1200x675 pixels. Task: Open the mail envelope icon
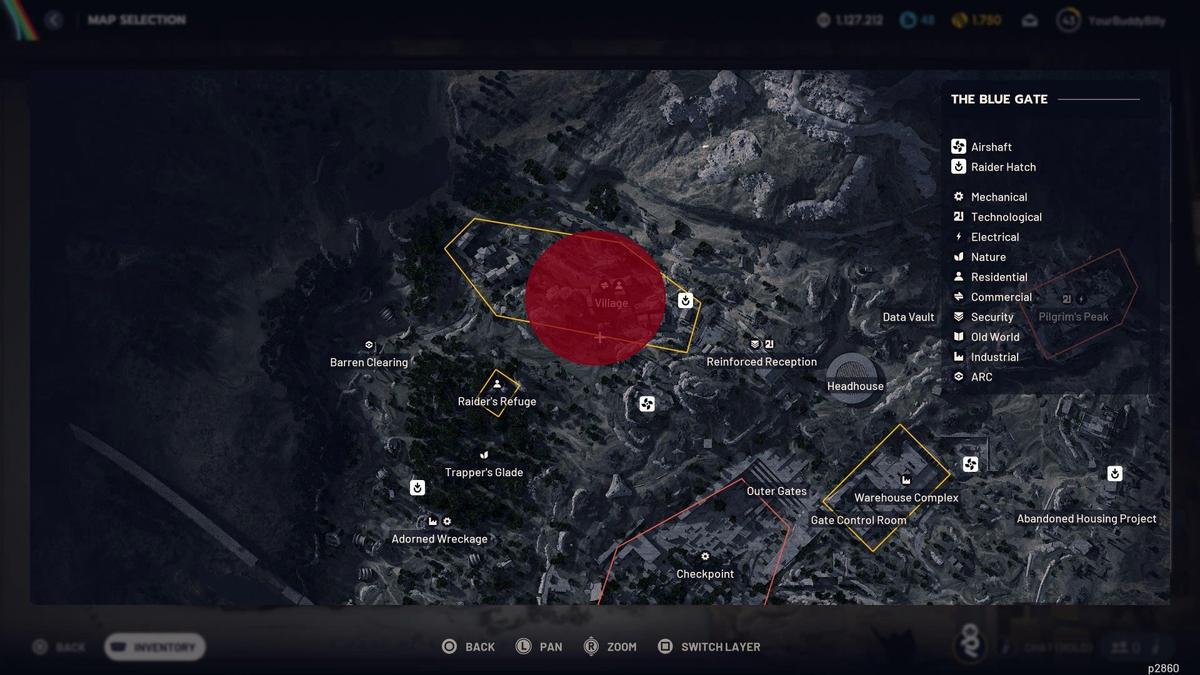(1030, 20)
